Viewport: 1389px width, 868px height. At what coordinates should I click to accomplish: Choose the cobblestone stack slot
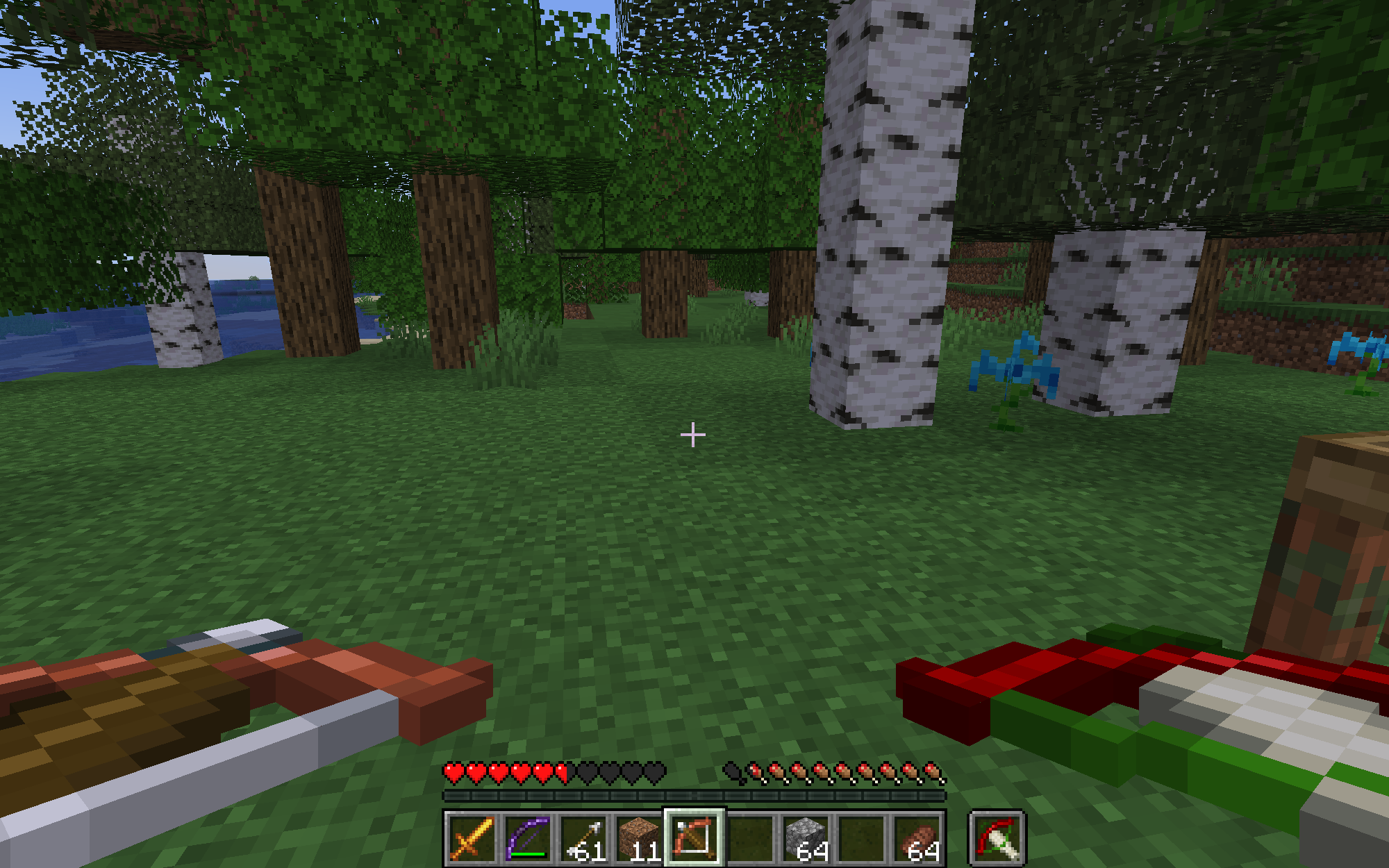[x=806, y=838]
